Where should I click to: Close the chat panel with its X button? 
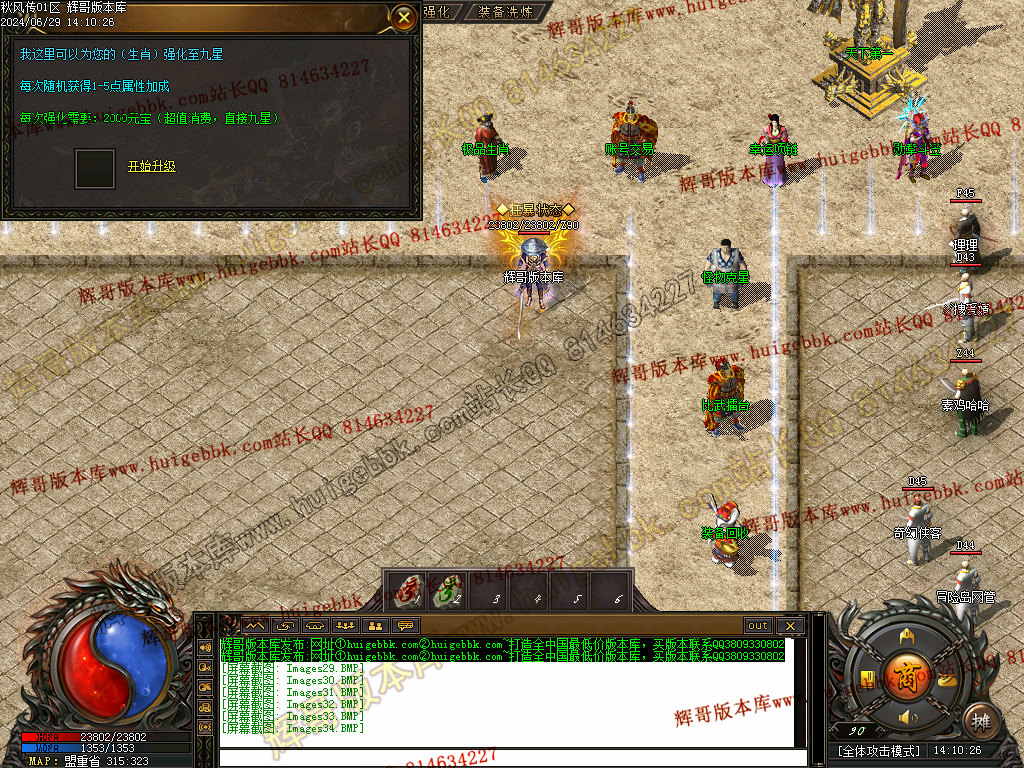click(x=790, y=626)
